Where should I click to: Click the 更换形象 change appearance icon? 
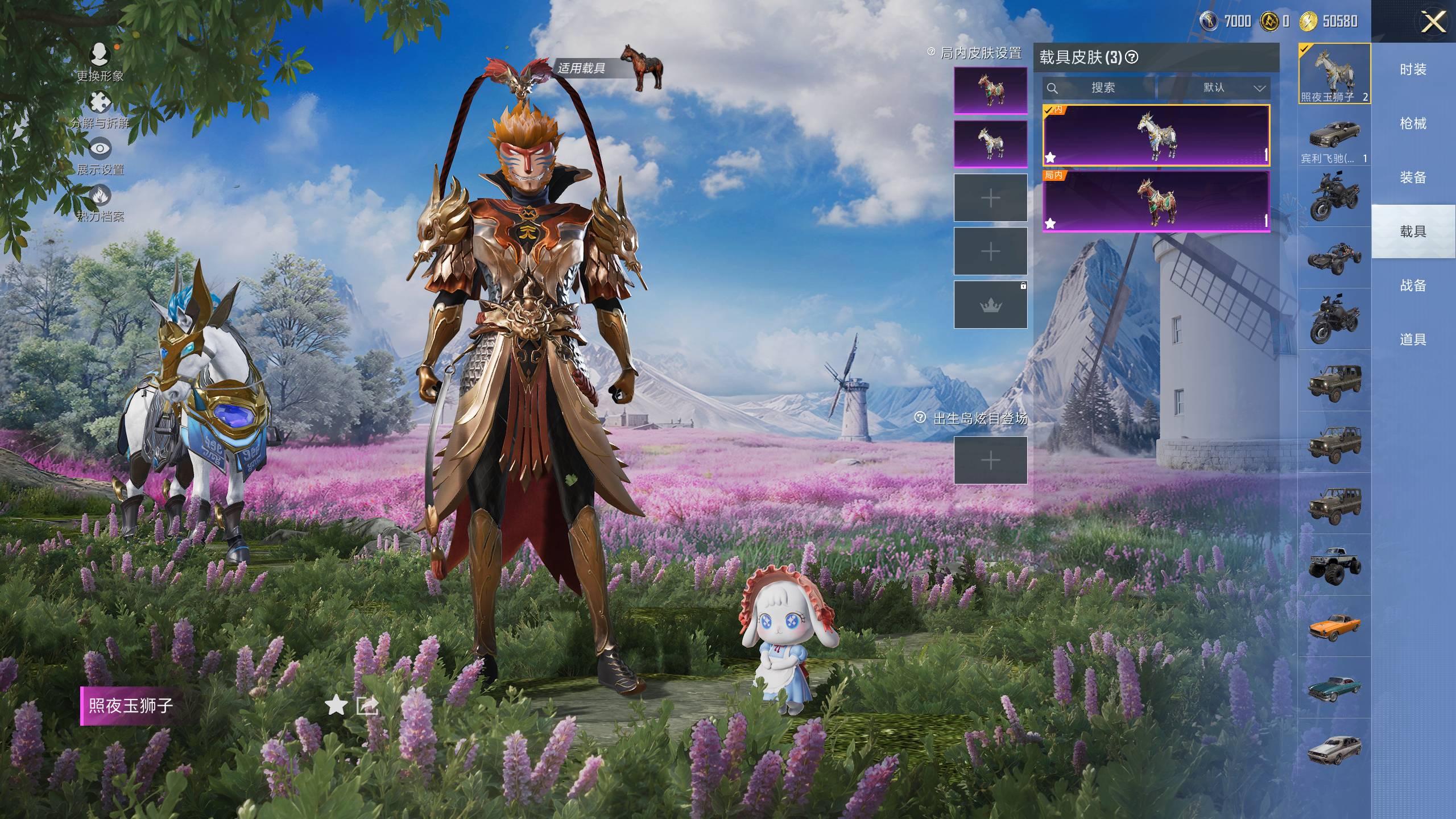[x=100, y=55]
